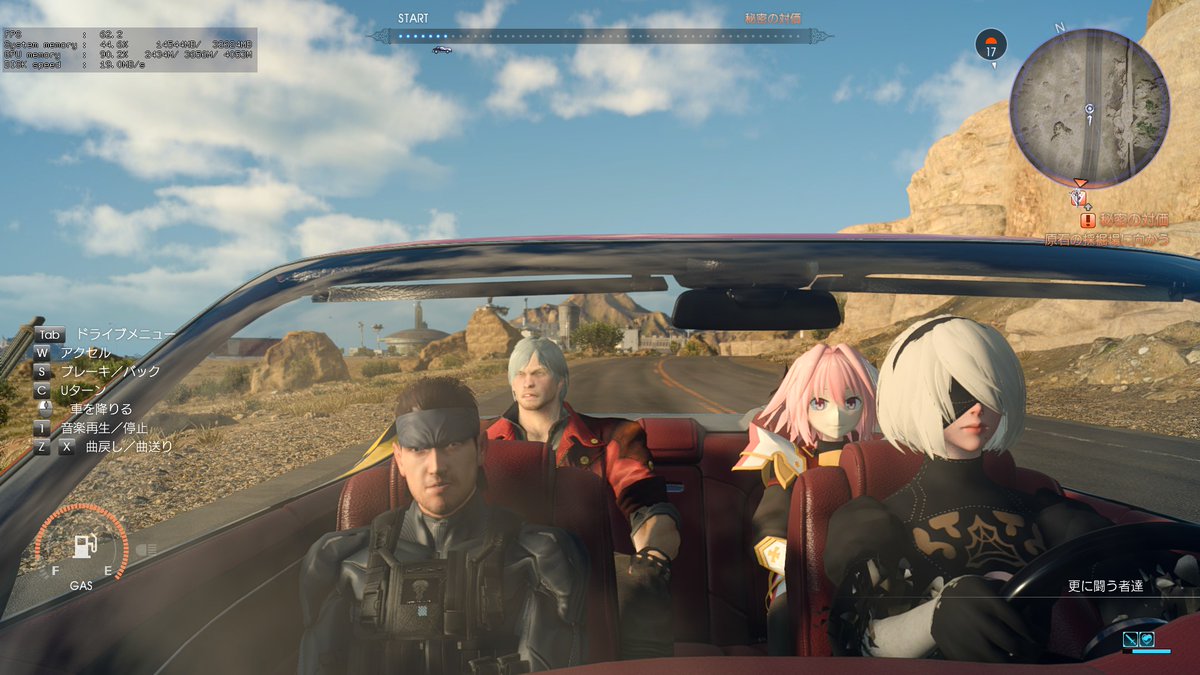1200x675 pixels.
Task: Click the gas pump fuel gauge icon
Action: [x=83, y=546]
